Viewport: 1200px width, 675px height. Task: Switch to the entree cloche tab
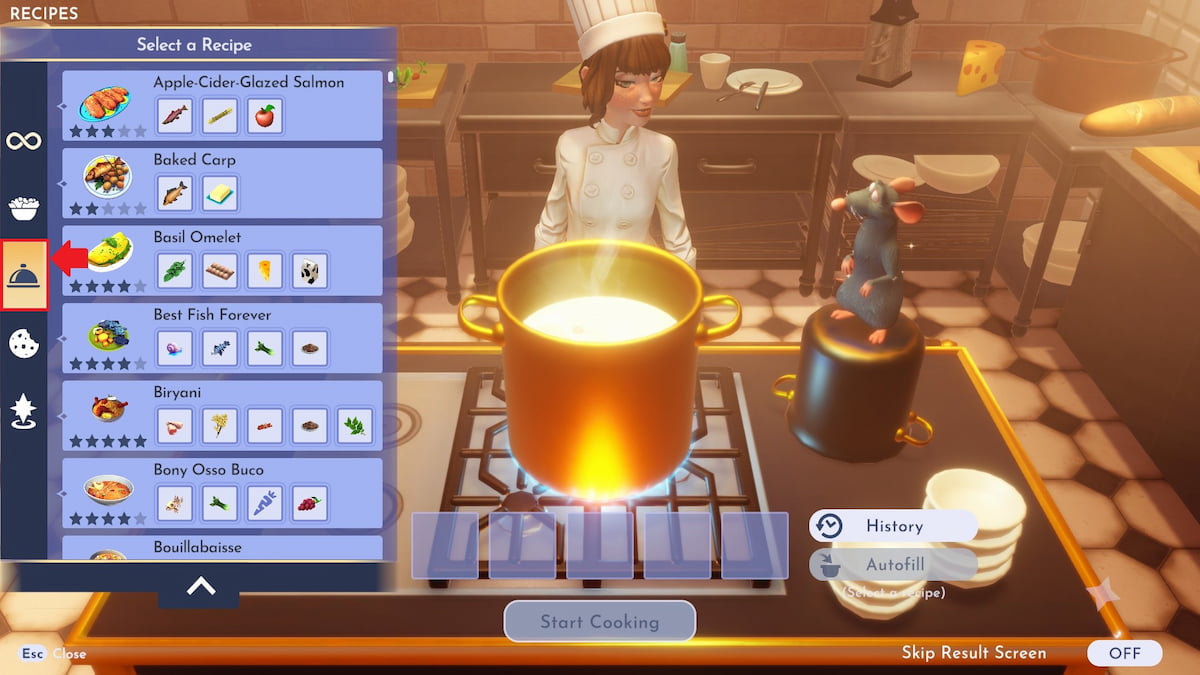(x=24, y=275)
